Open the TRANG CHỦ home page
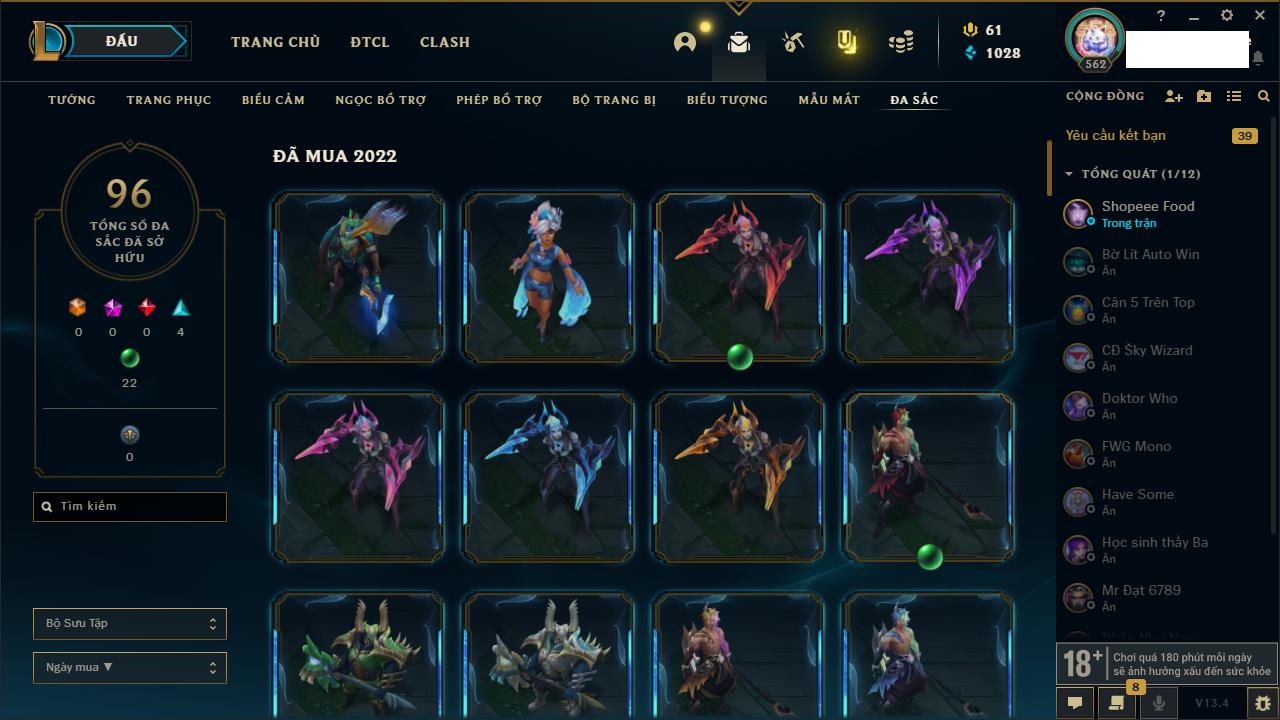The width and height of the screenshot is (1280, 720). click(x=275, y=42)
